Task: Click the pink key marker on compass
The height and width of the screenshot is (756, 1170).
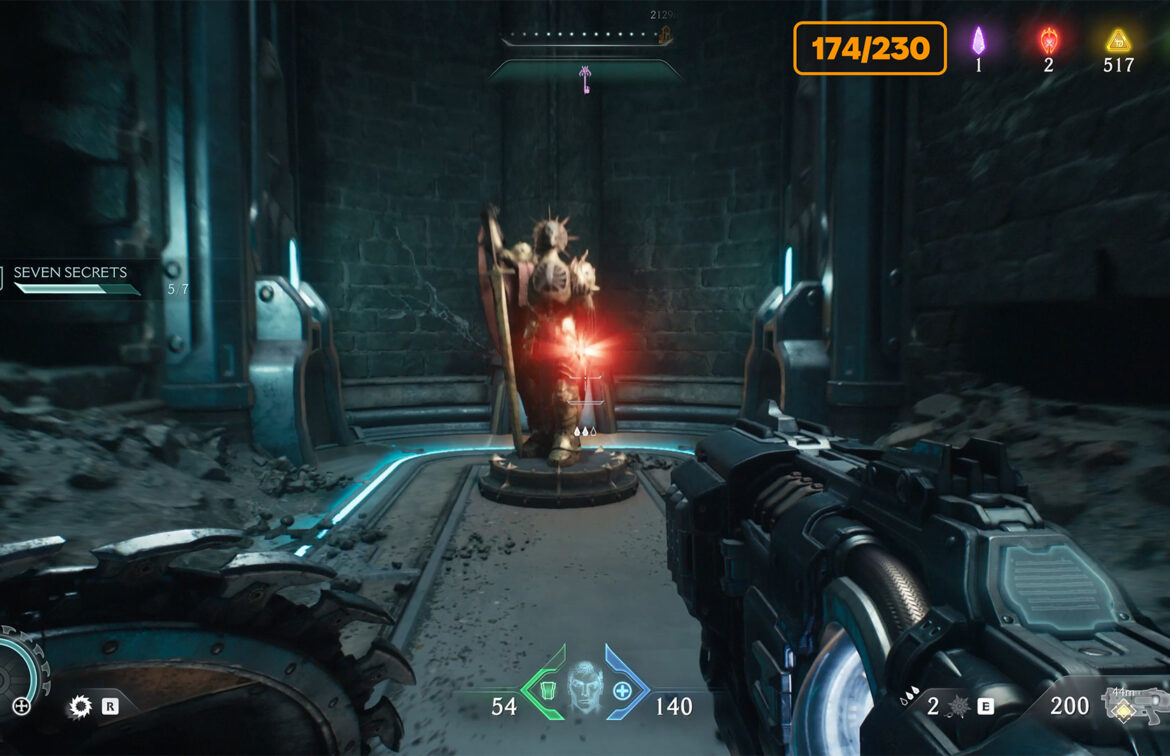Action: click(585, 80)
